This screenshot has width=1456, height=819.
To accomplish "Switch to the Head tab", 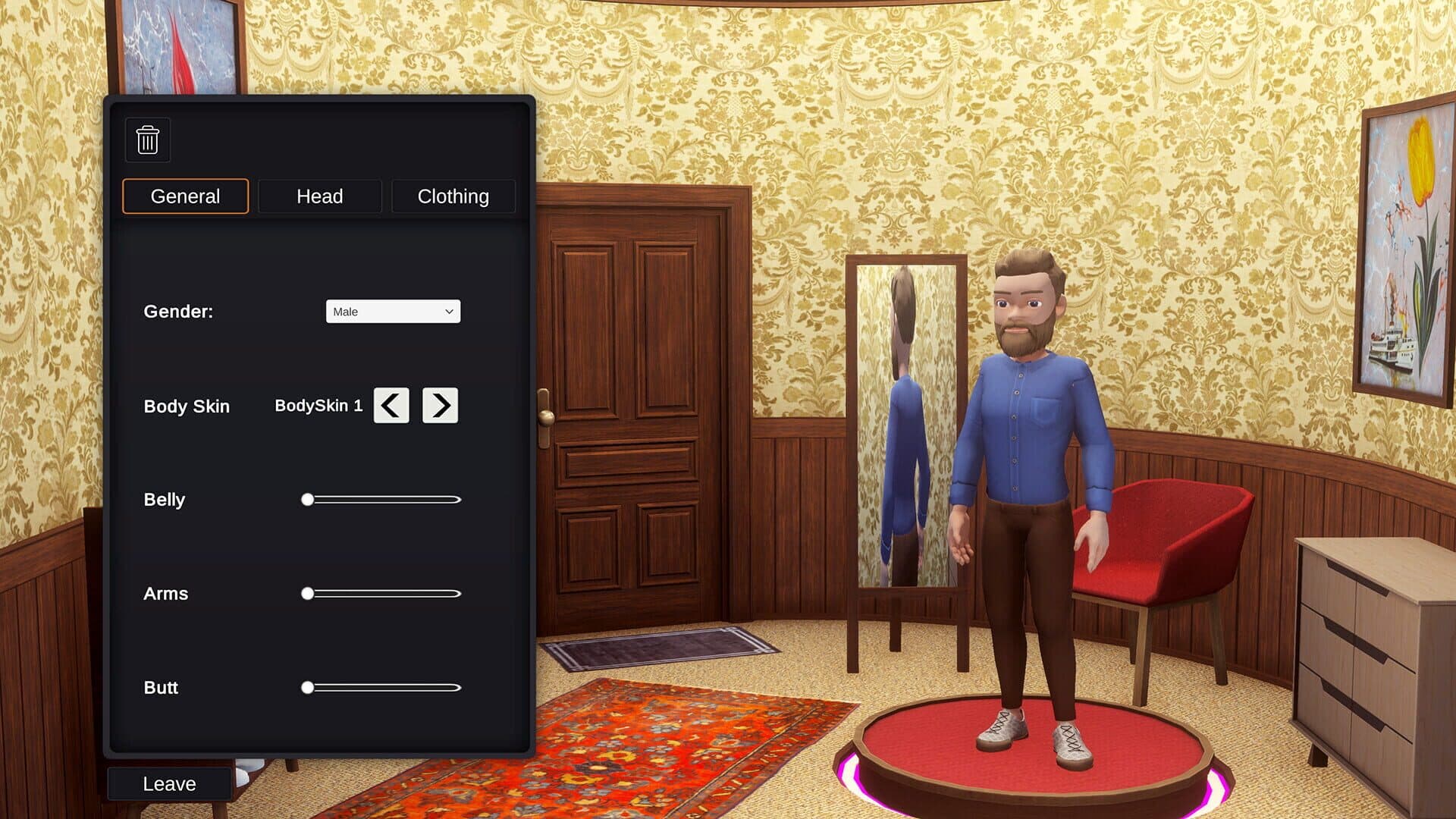I will click(319, 196).
